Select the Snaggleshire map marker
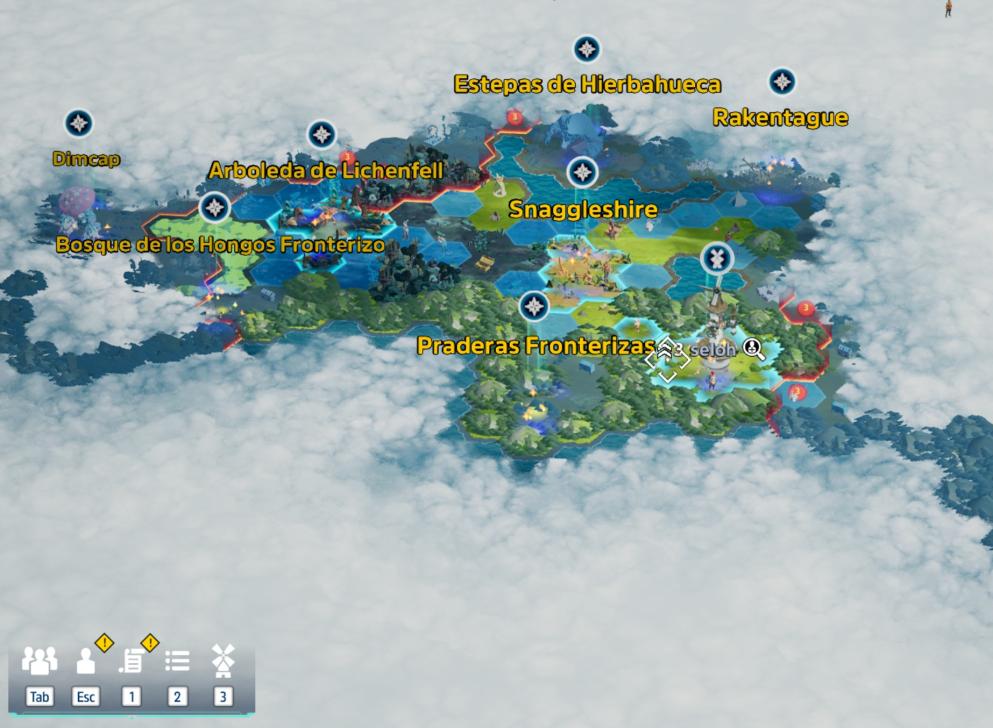The width and height of the screenshot is (993, 728). coord(583,173)
